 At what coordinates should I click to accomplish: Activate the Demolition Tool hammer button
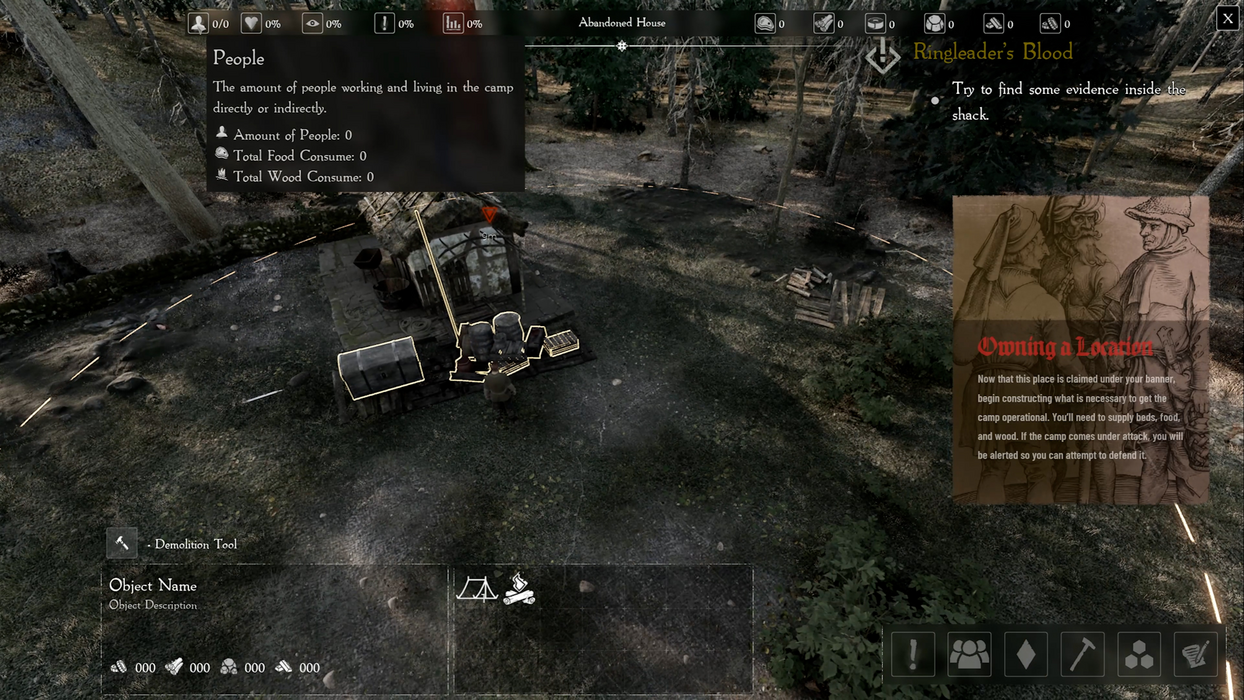(x=122, y=543)
